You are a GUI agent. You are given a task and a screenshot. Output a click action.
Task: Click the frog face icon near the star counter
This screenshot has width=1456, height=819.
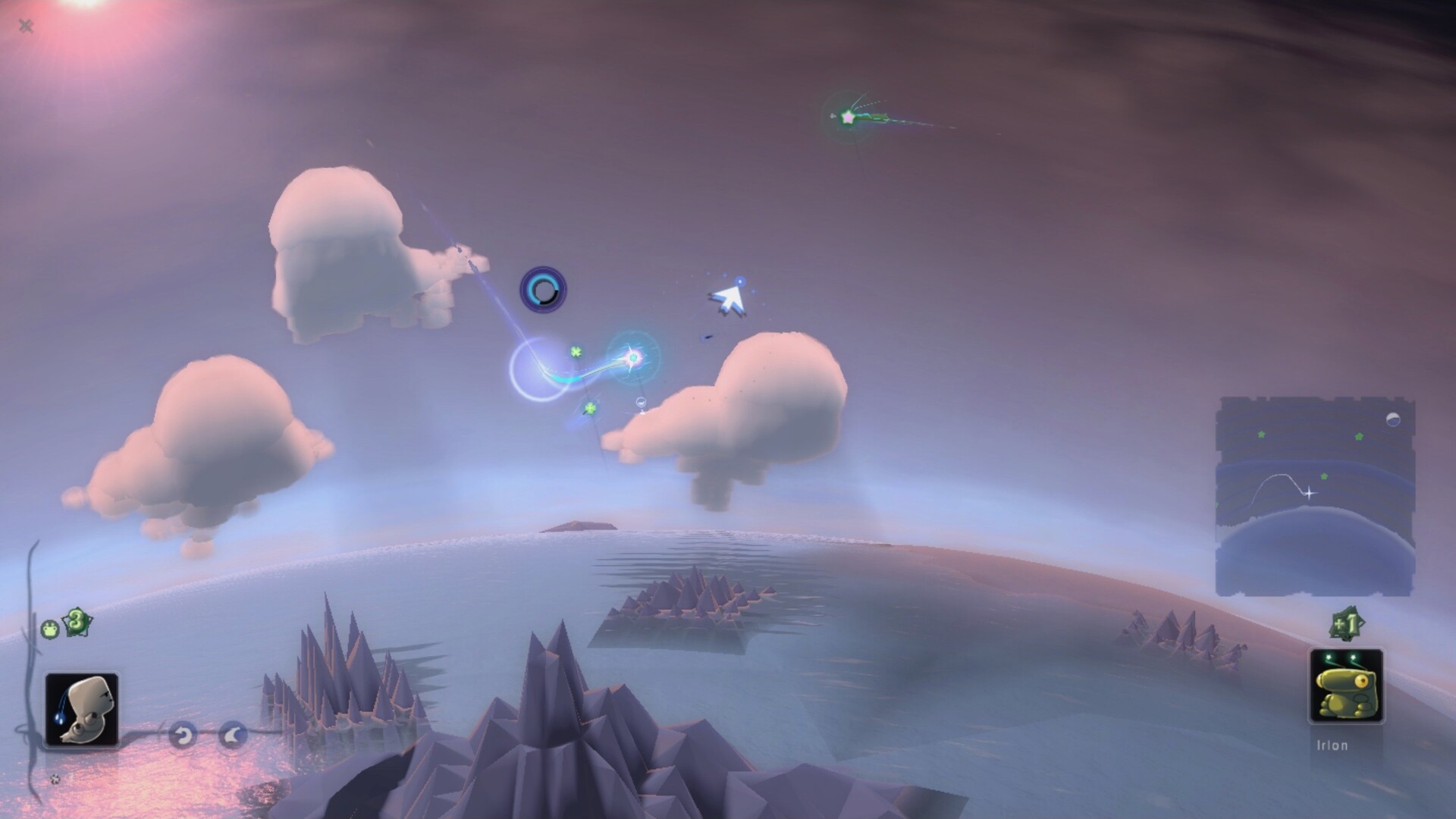click(x=49, y=627)
